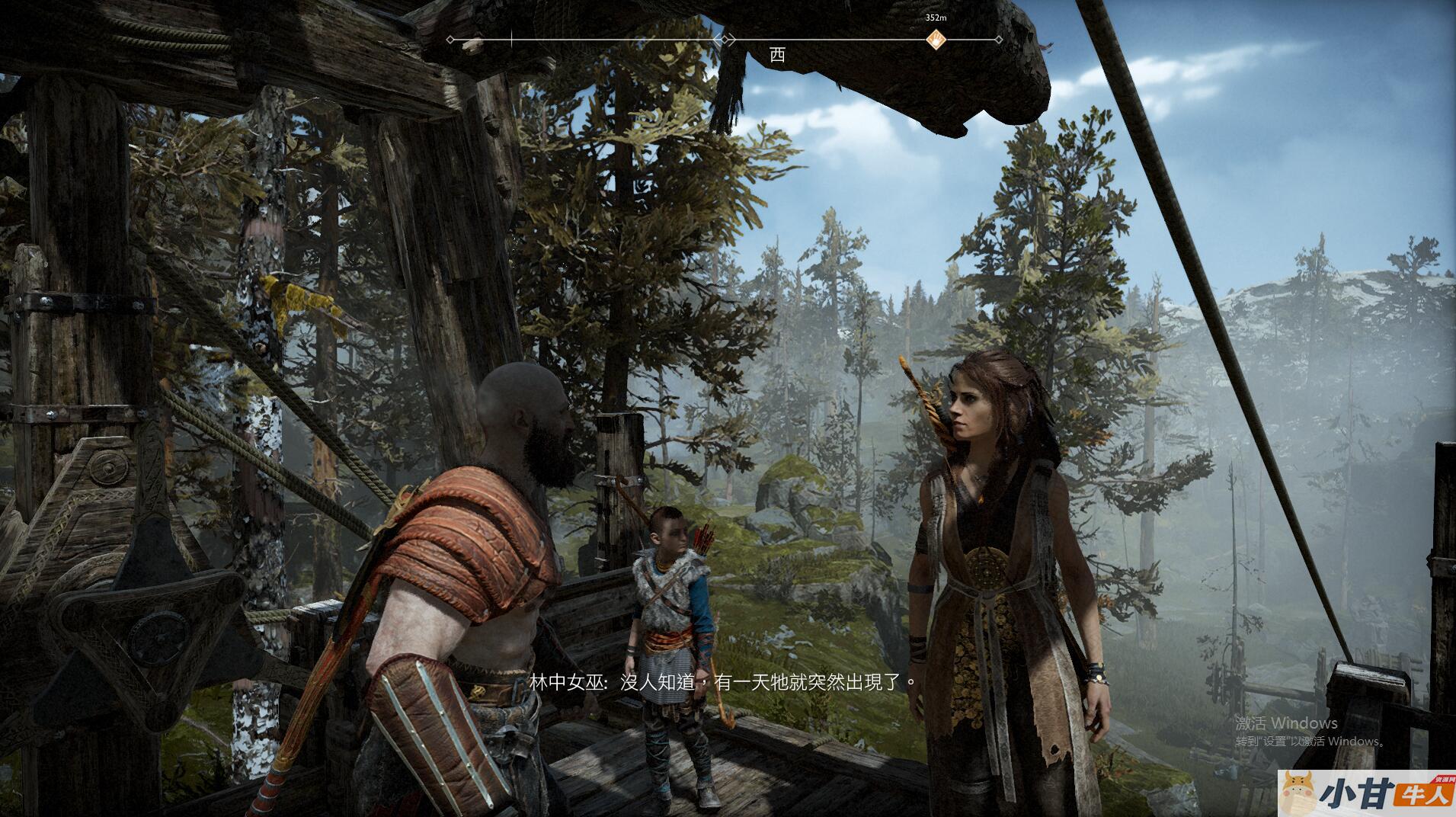
Task: Click the quest objective marker on the compass
Action: pyautogui.click(x=936, y=39)
